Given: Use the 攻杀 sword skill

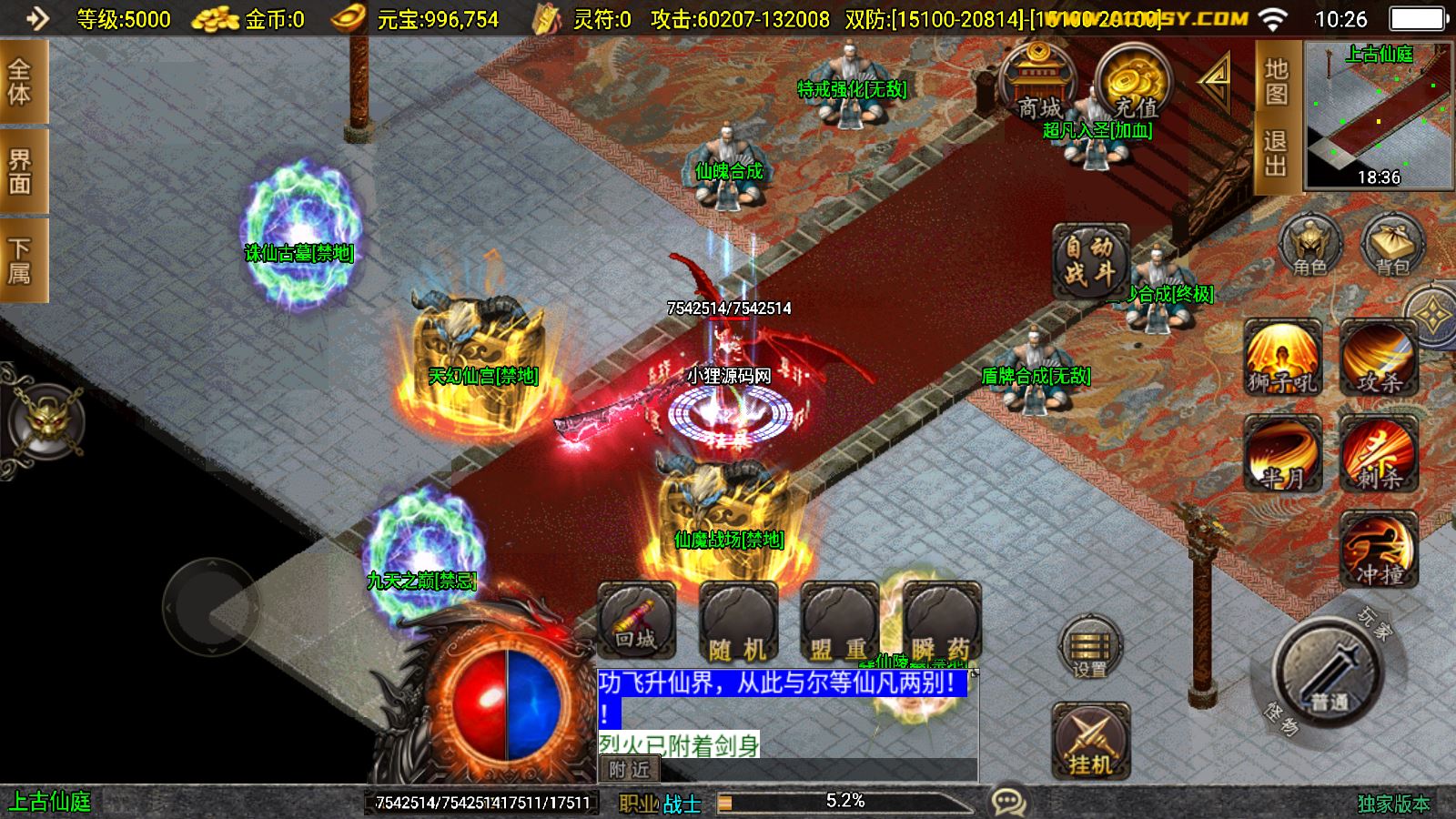Looking at the screenshot, I should (1379, 357).
